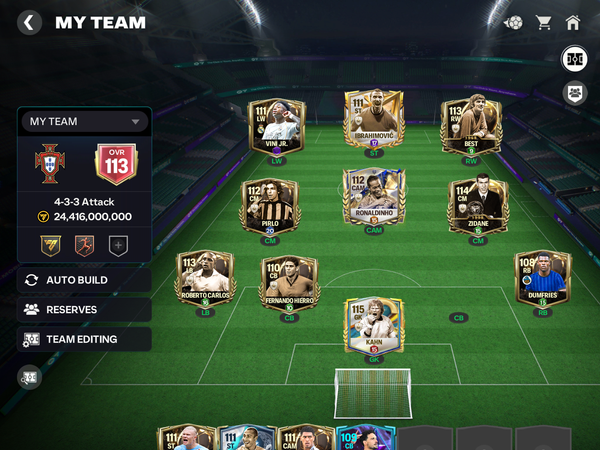This screenshot has height=450, width=600.
Task: Return to the home screen
Action: (x=573, y=22)
